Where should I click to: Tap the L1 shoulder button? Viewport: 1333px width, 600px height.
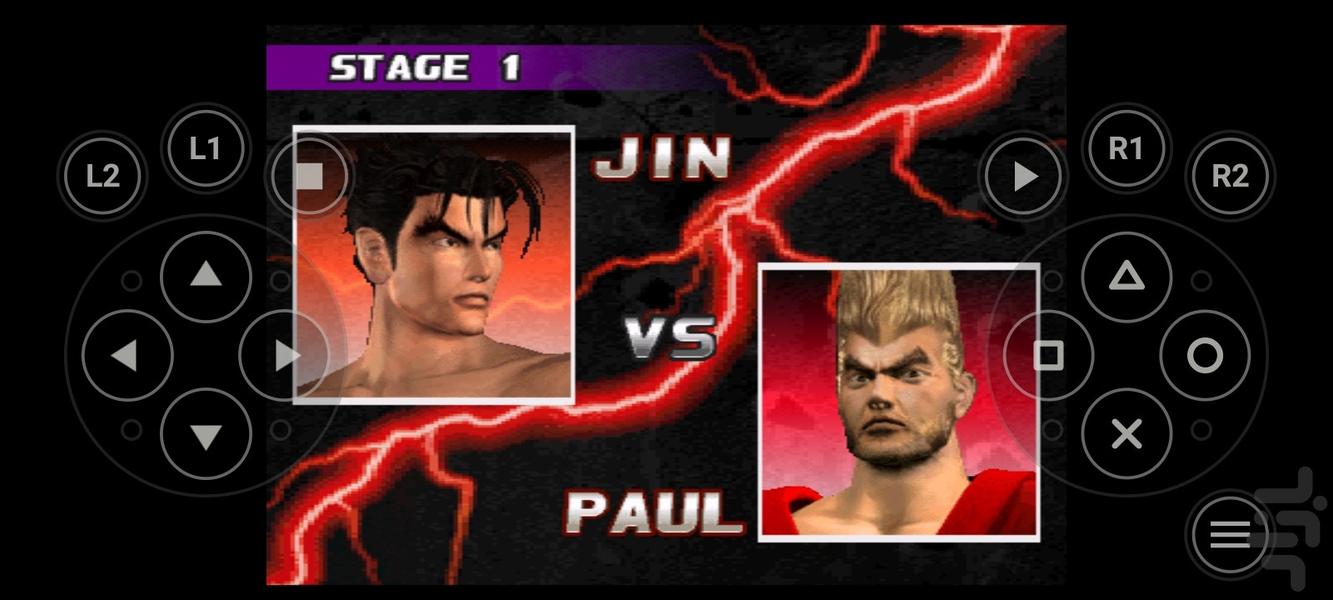pos(205,149)
